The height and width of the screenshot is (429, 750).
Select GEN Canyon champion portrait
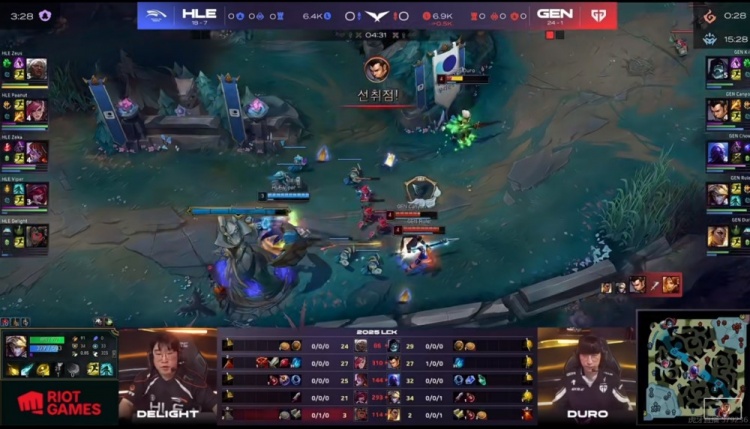(717, 111)
